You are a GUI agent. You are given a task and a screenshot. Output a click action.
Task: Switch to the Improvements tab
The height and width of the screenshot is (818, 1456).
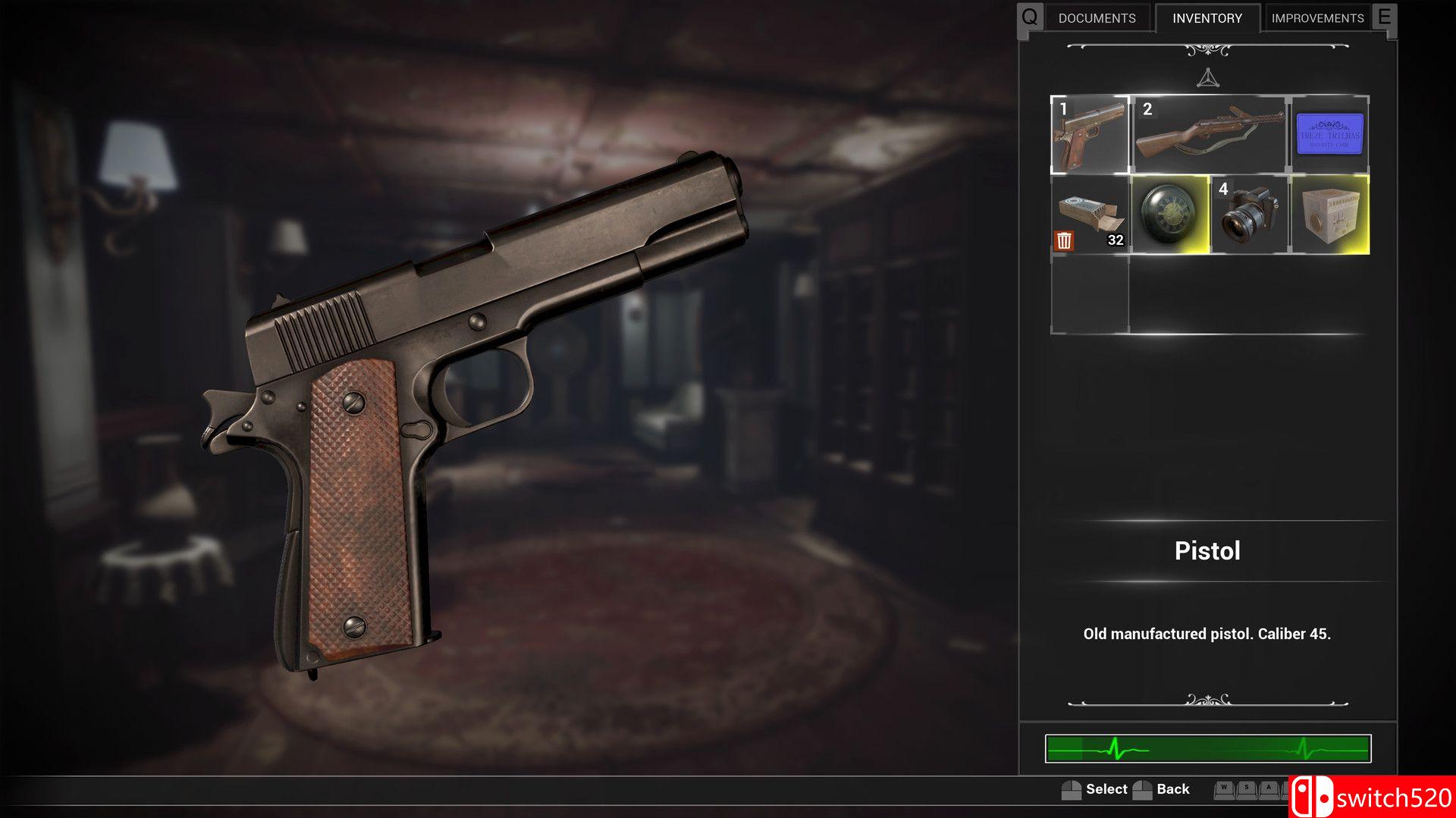(x=1317, y=18)
